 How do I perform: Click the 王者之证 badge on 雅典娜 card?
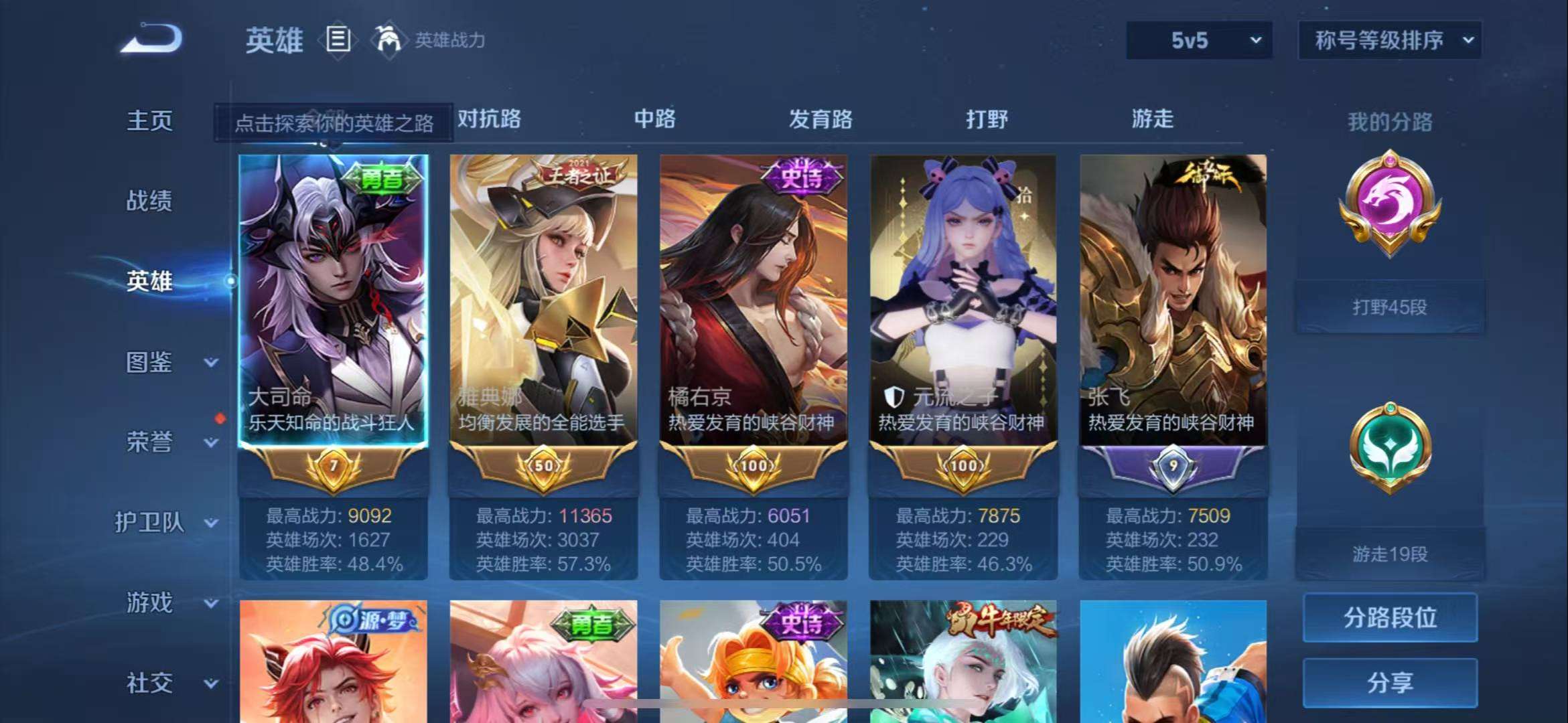click(x=573, y=175)
